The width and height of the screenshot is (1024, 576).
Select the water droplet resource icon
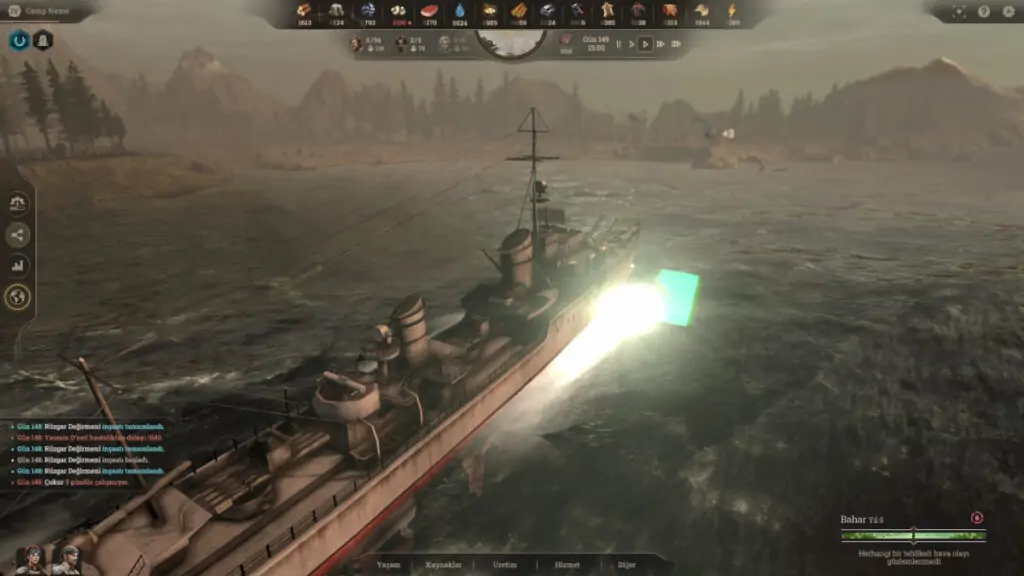460,11
